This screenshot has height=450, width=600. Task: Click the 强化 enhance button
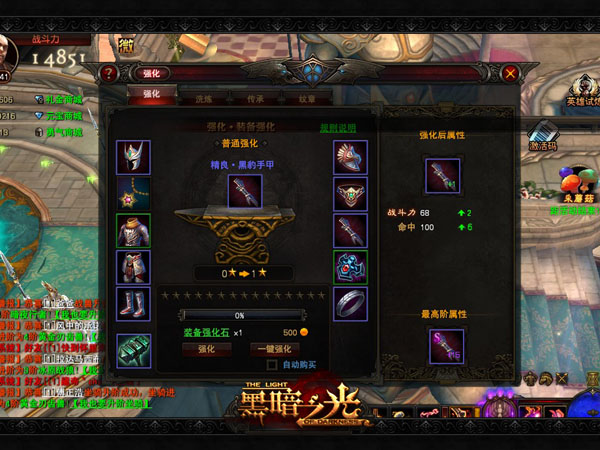(x=207, y=349)
